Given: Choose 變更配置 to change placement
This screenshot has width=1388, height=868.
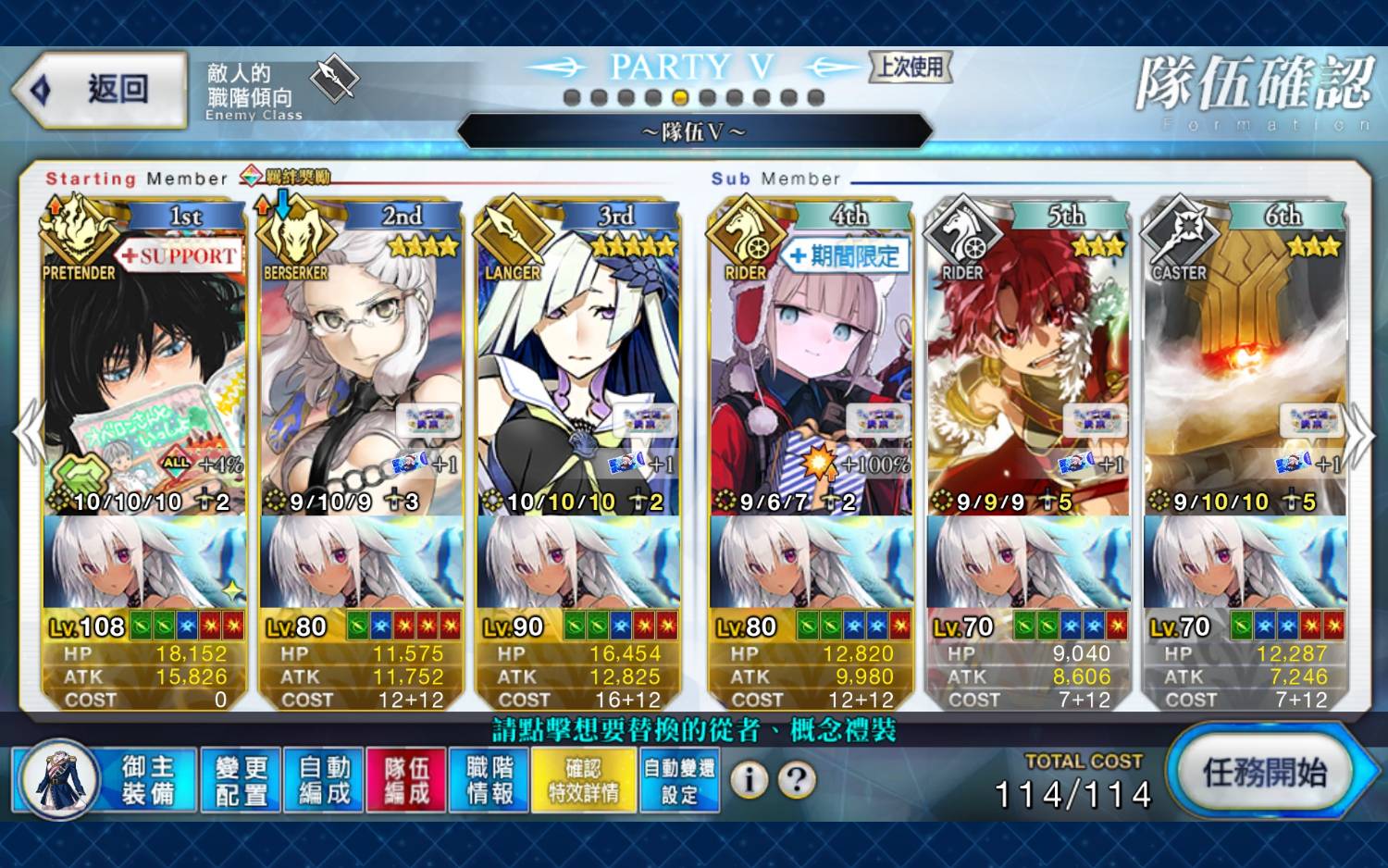Looking at the screenshot, I should click(x=242, y=780).
